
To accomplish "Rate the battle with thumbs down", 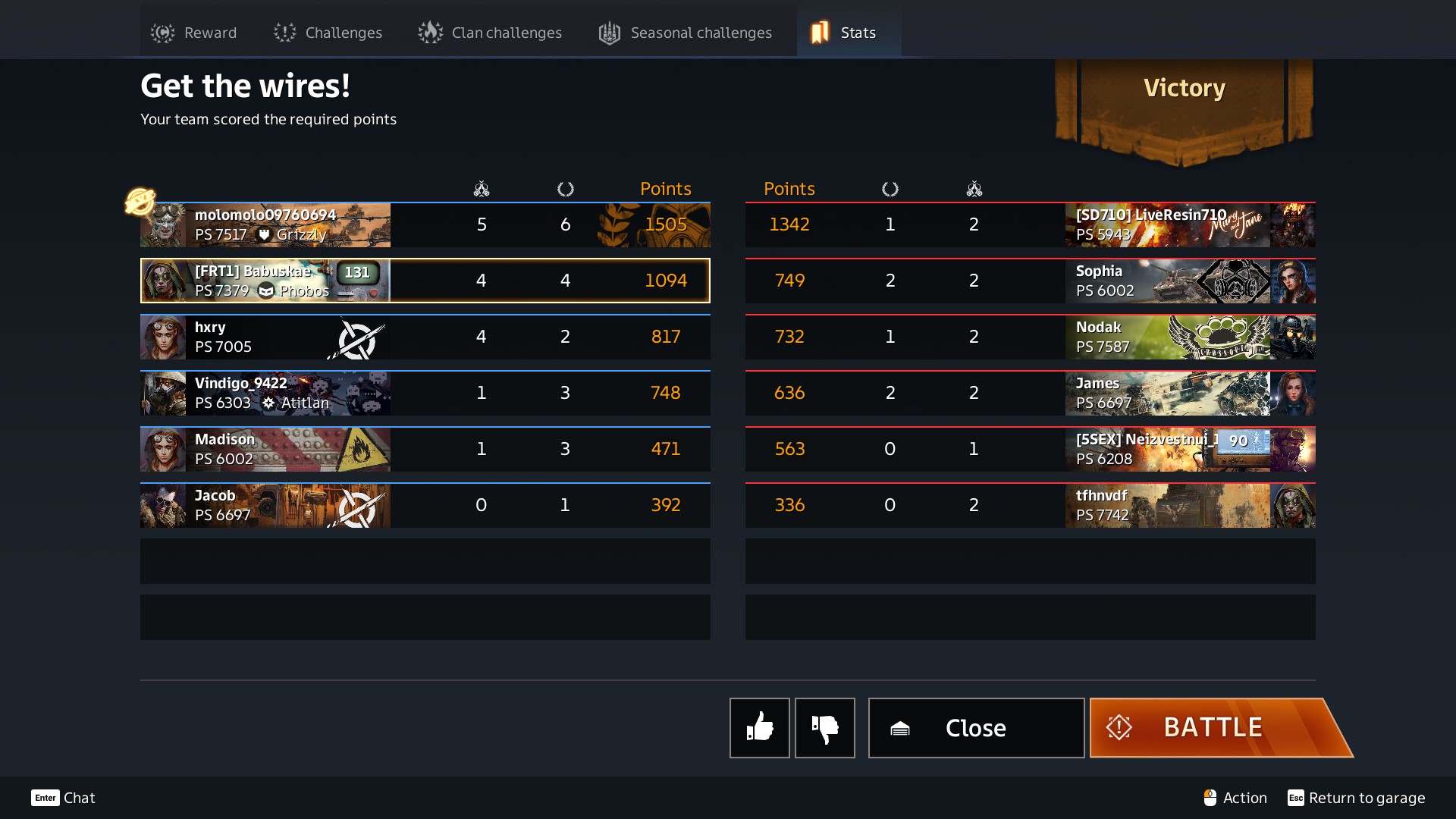I will 824,728.
